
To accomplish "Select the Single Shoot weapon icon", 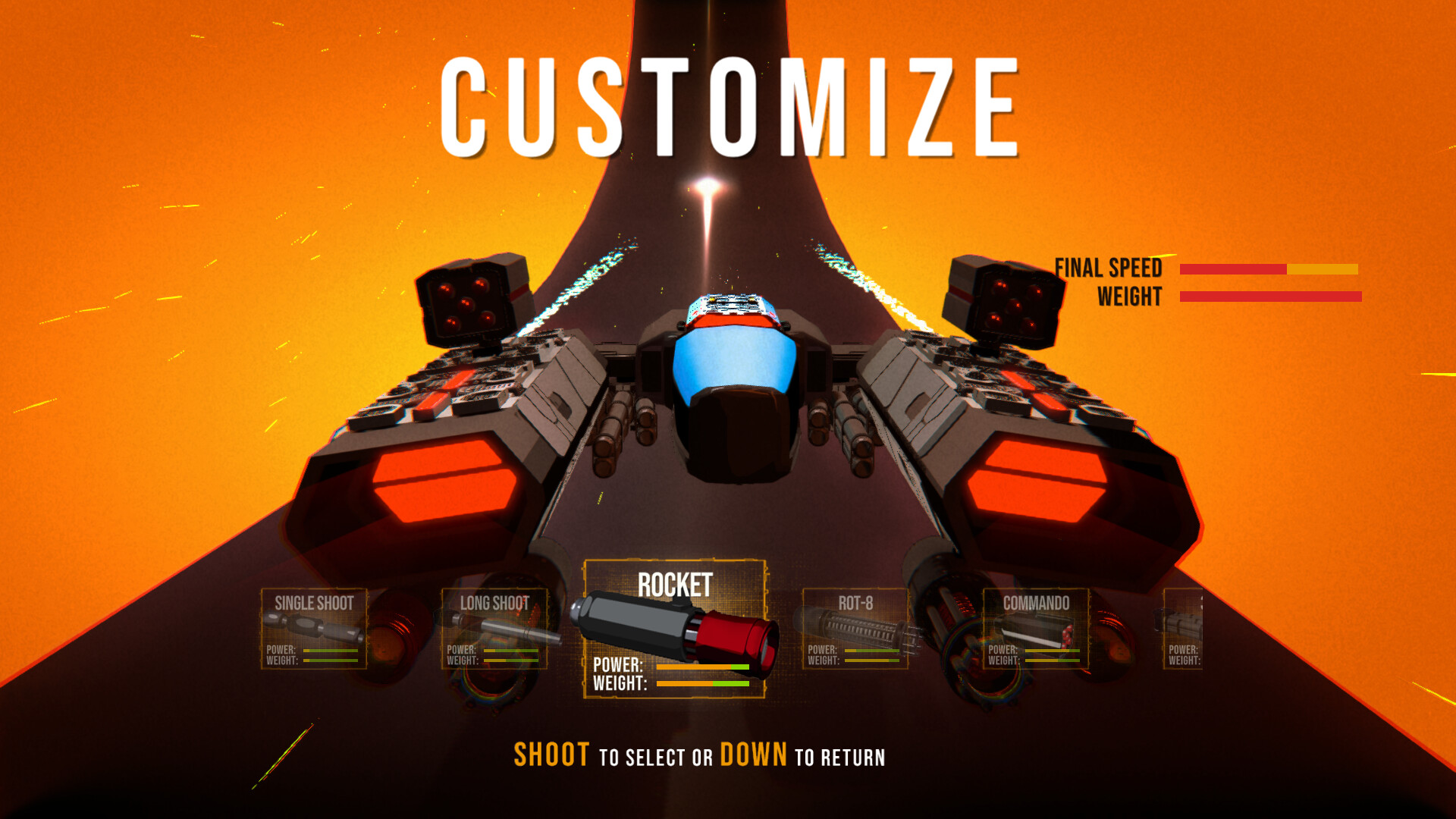I will [x=315, y=629].
